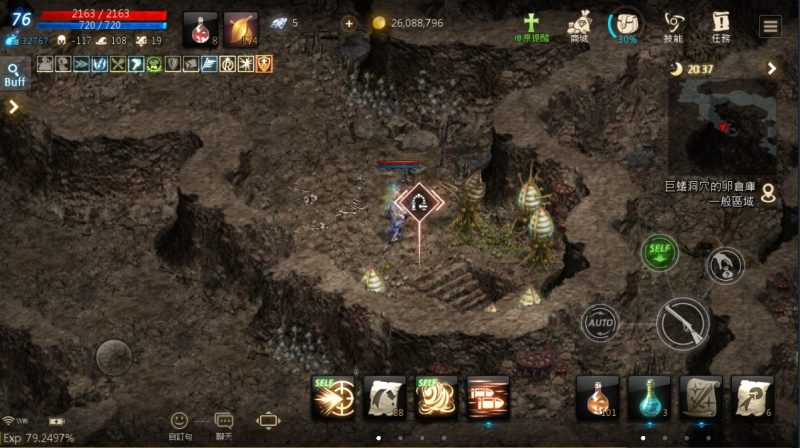Image resolution: width=800 pixels, height=448 pixels.
Task: Toggle the AUTO combat button
Action: point(600,323)
